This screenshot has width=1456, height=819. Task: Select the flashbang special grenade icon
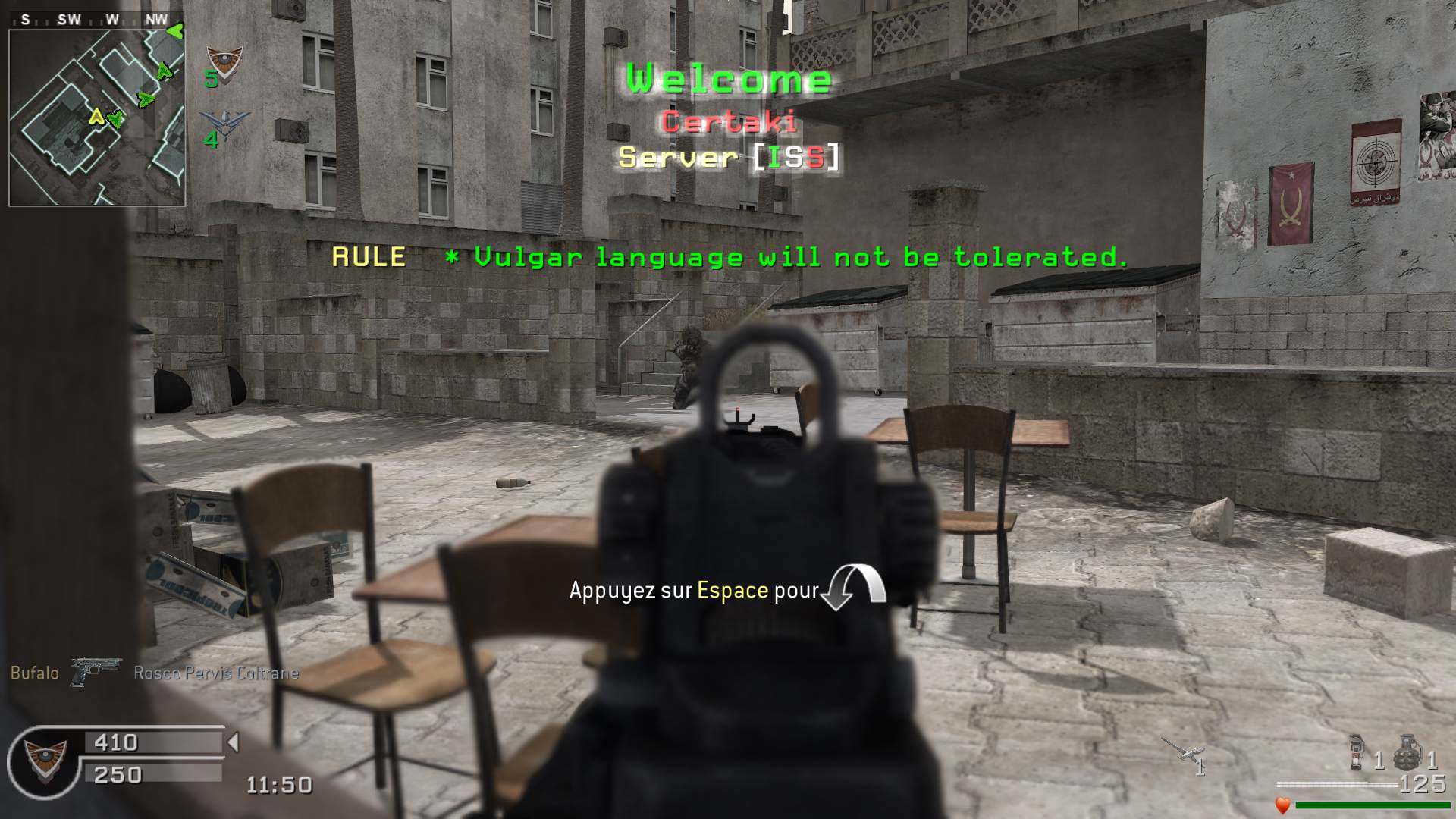[x=1357, y=751]
